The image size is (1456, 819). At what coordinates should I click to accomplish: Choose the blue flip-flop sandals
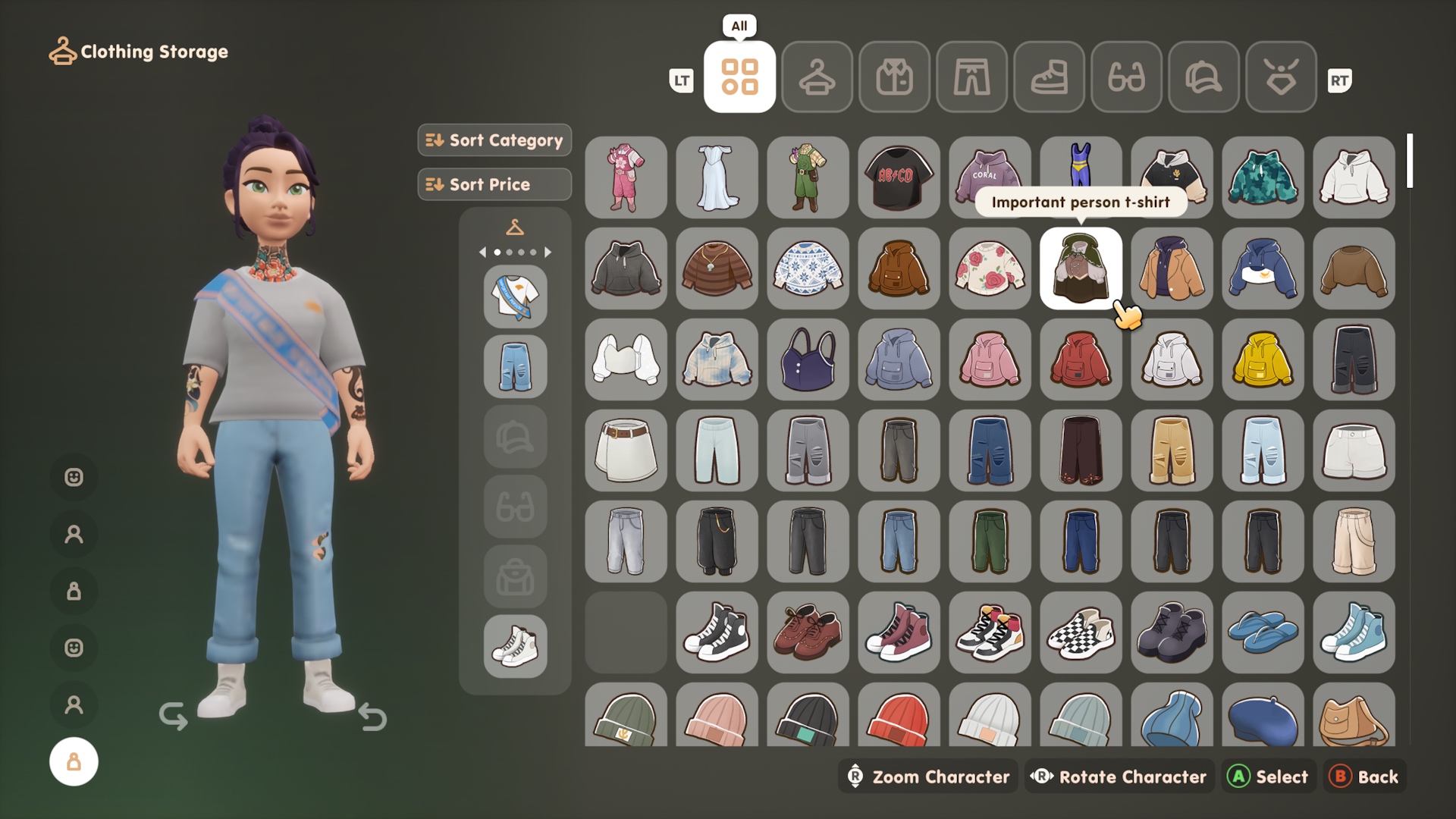click(1263, 632)
